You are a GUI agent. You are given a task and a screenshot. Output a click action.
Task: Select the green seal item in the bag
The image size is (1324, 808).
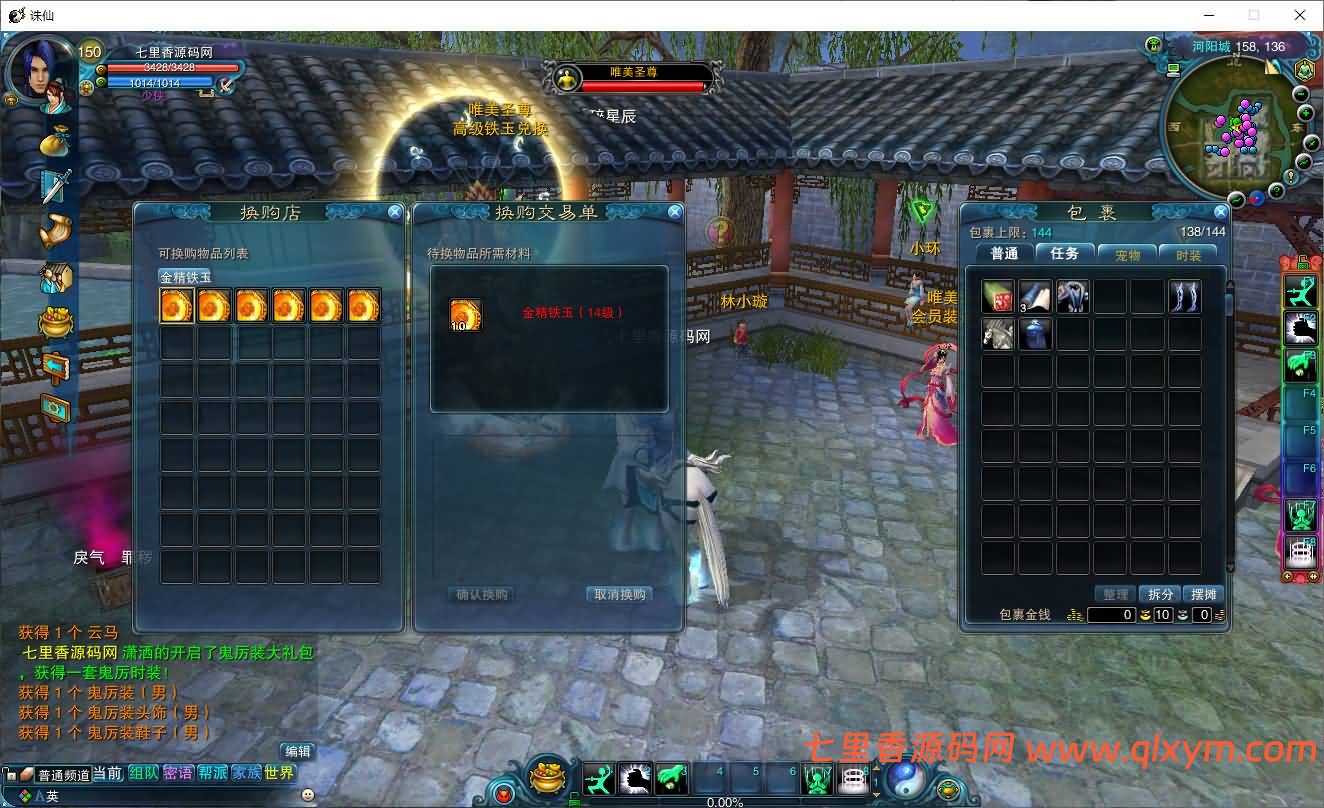(998, 297)
